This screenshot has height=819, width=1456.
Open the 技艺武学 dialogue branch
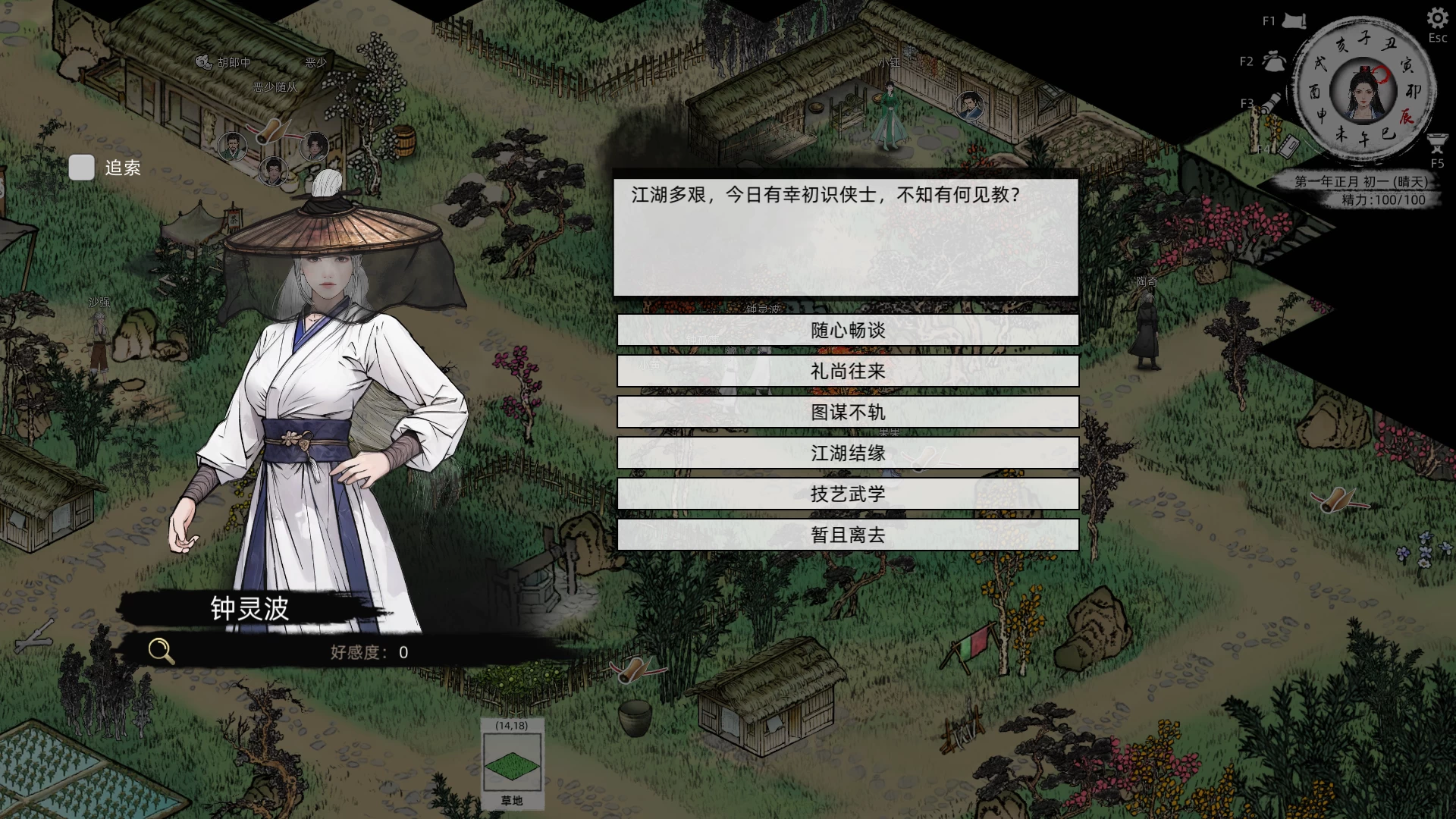[x=847, y=493]
